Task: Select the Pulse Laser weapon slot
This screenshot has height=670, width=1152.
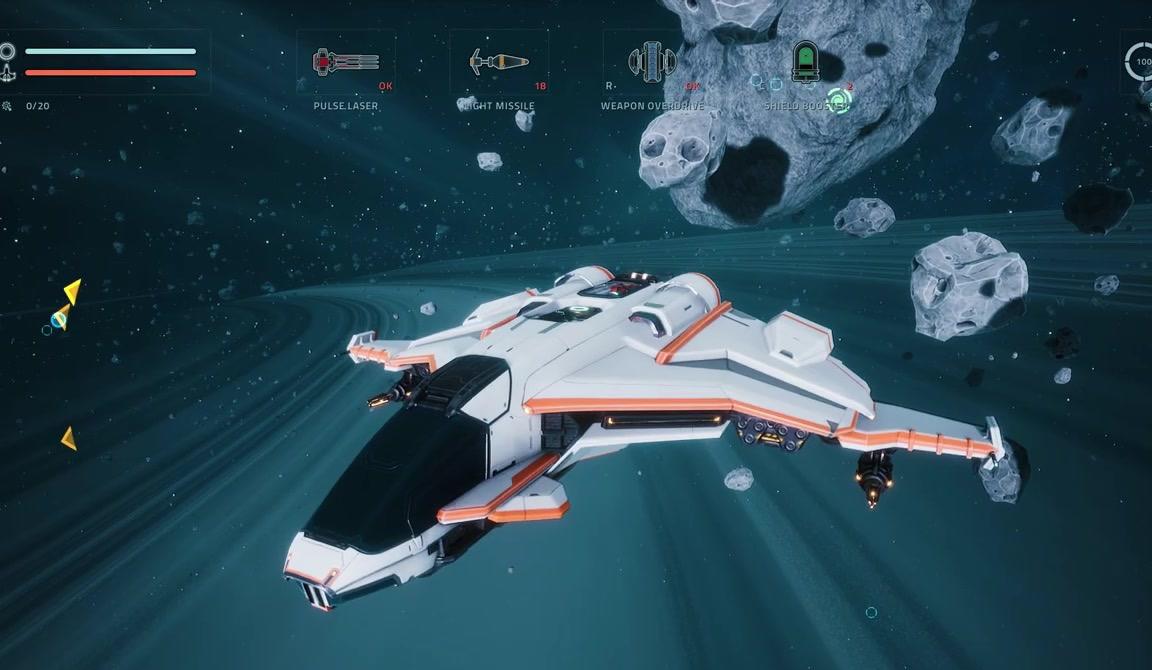Action: point(345,63)
